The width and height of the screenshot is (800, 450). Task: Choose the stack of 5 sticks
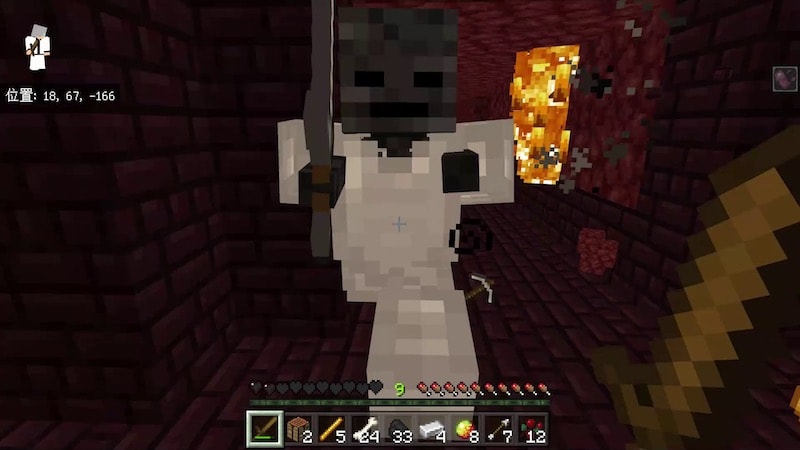[332, 430]
